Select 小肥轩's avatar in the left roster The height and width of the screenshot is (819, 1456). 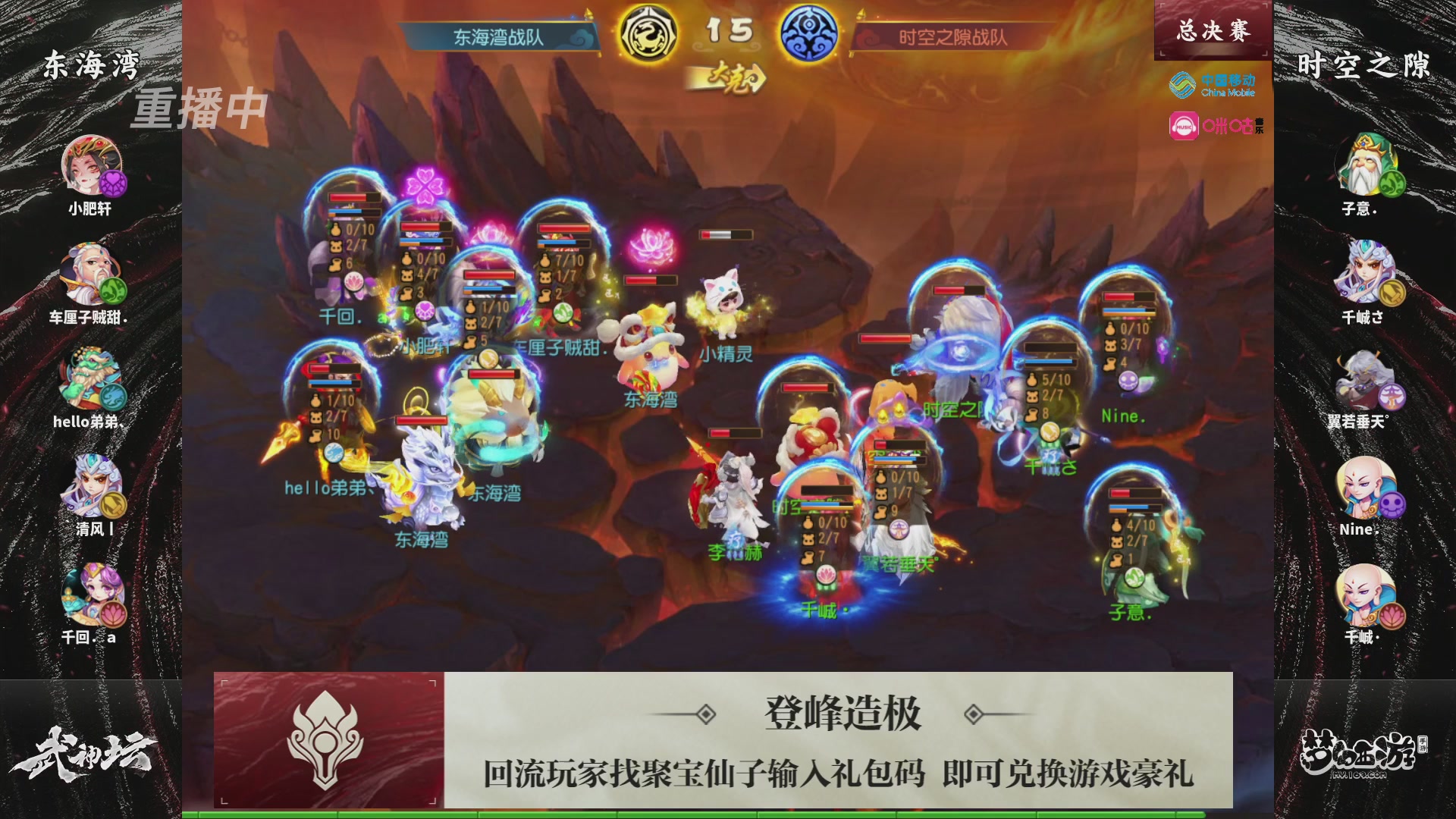pyautogui.click(x=91, y=165)
